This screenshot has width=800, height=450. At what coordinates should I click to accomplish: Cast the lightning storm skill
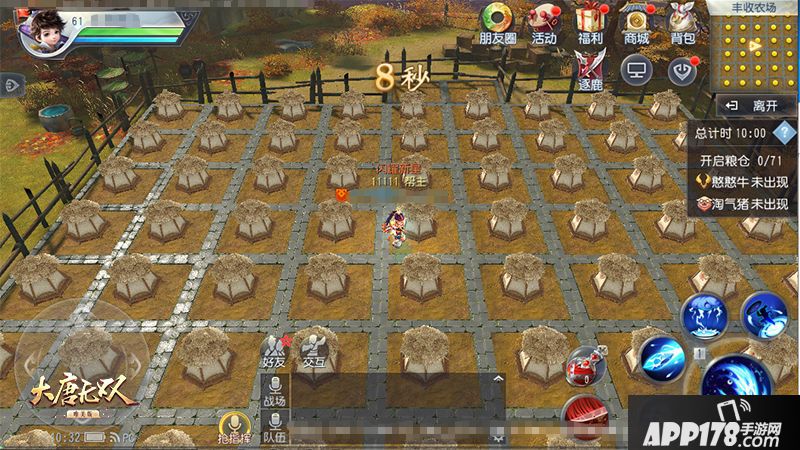pyautogui.click(x=703, y=317)
